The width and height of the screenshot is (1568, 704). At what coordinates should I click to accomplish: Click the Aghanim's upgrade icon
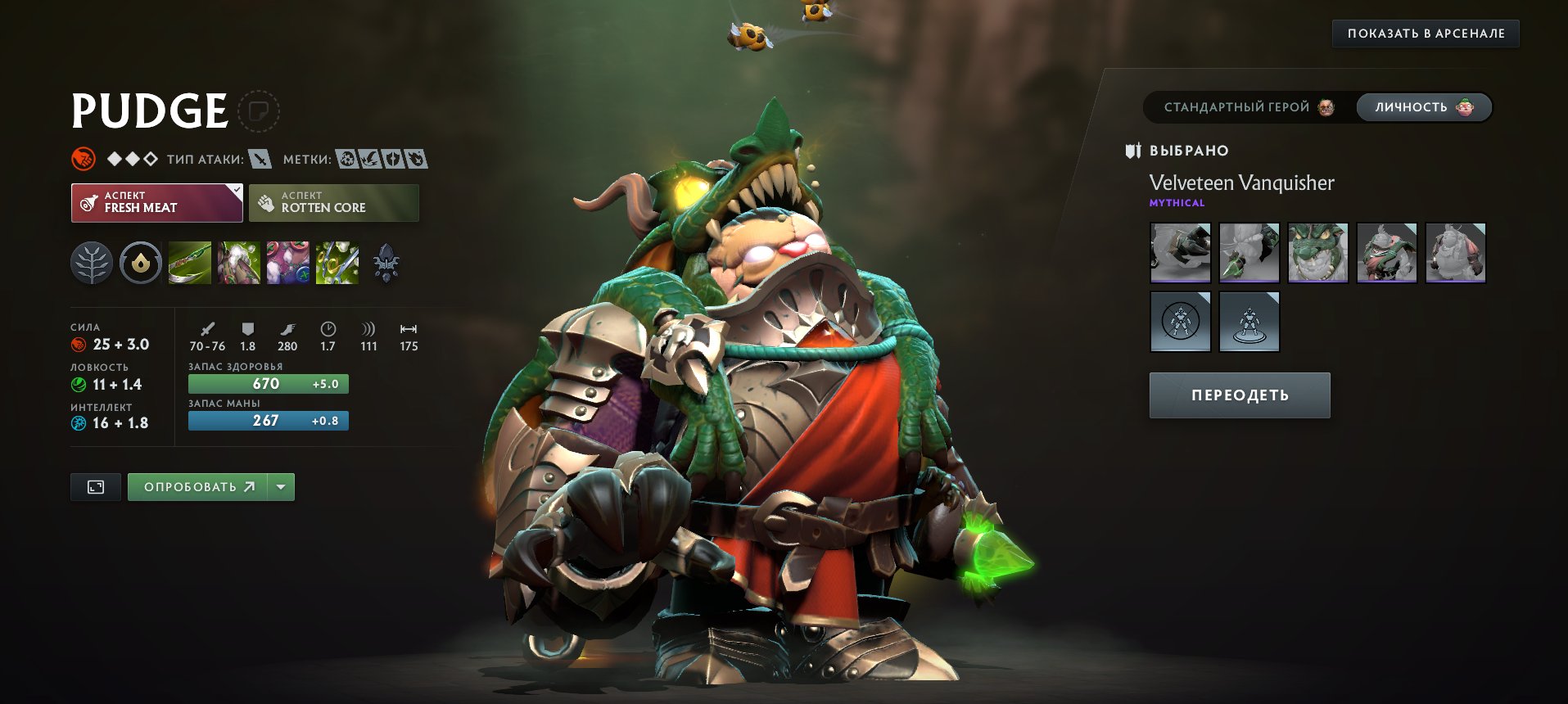coord(387,263)
